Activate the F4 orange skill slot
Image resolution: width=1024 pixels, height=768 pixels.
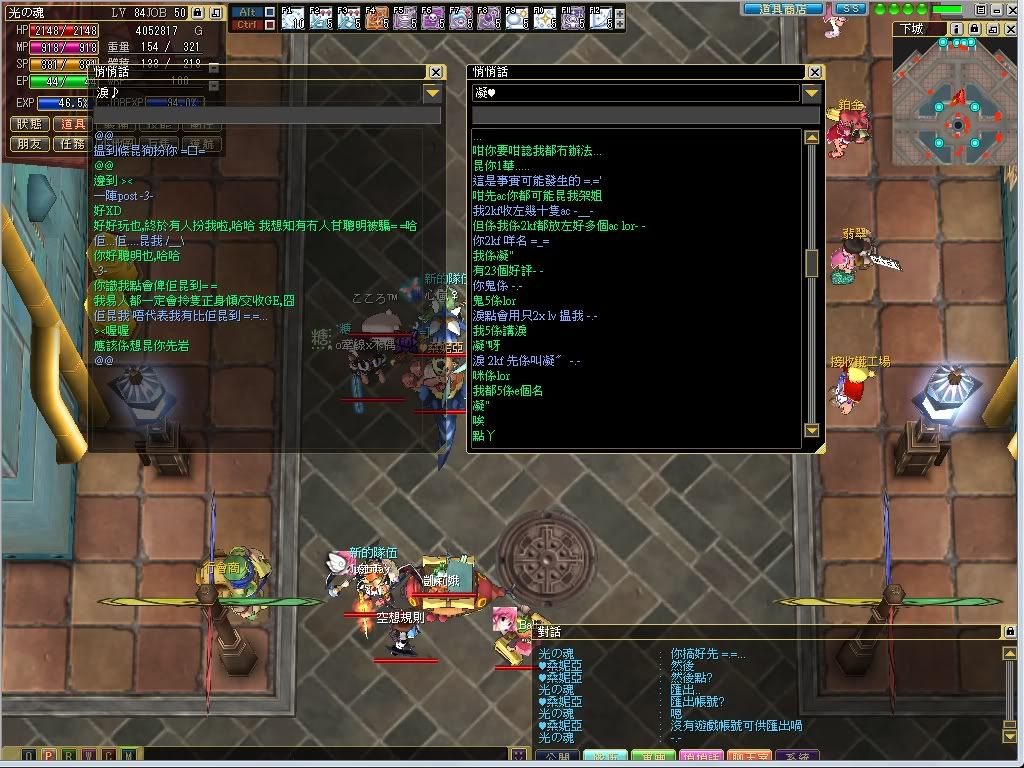377,17
